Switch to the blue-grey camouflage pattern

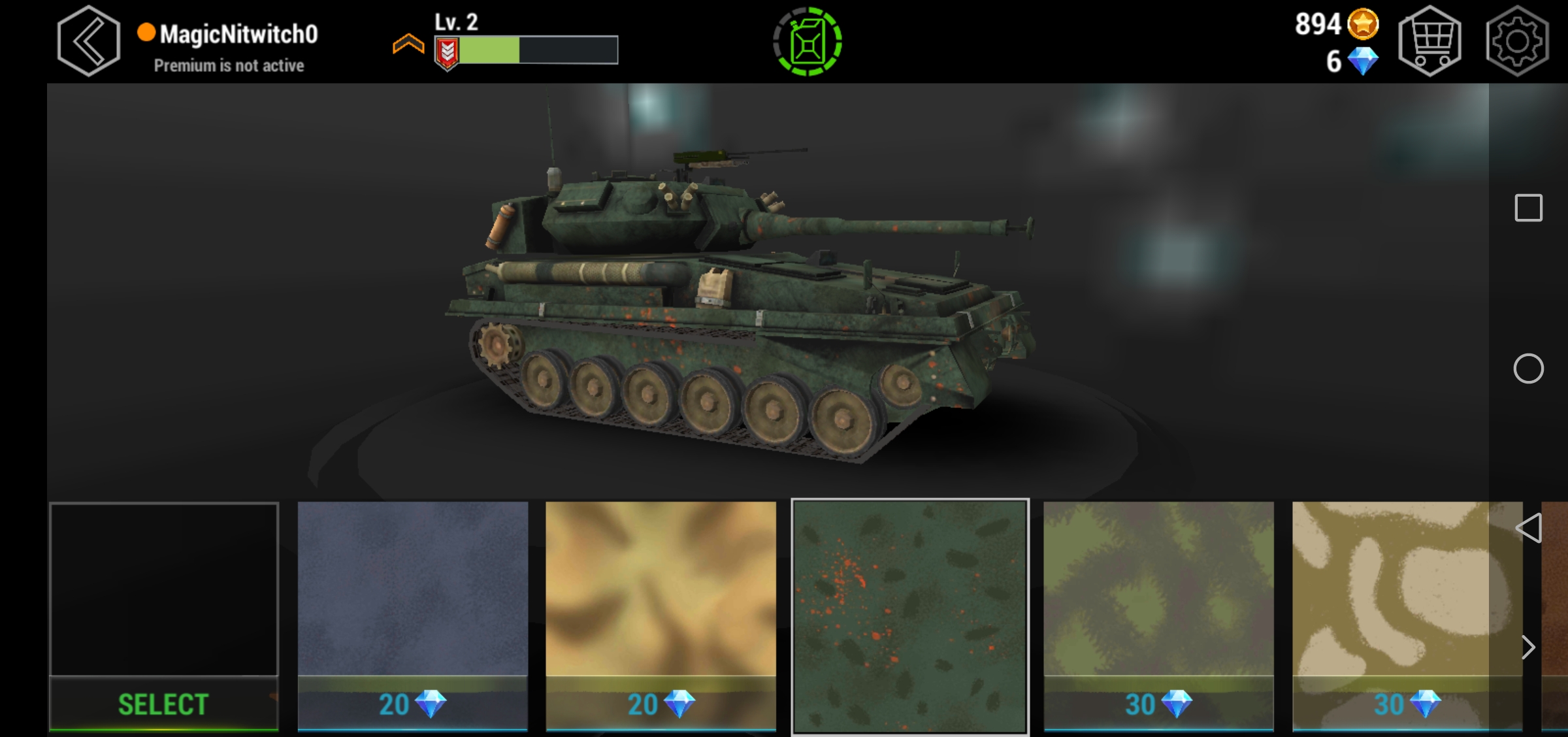tap(413, 614)
